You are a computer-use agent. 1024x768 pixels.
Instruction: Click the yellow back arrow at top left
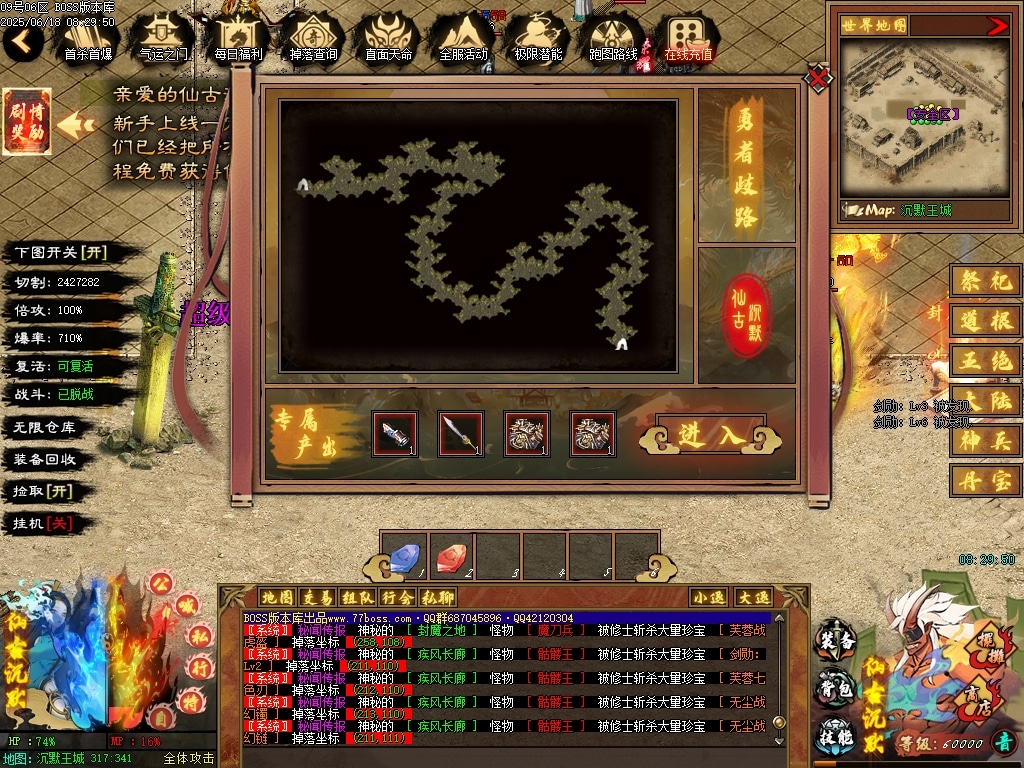(x=22, y=41)
